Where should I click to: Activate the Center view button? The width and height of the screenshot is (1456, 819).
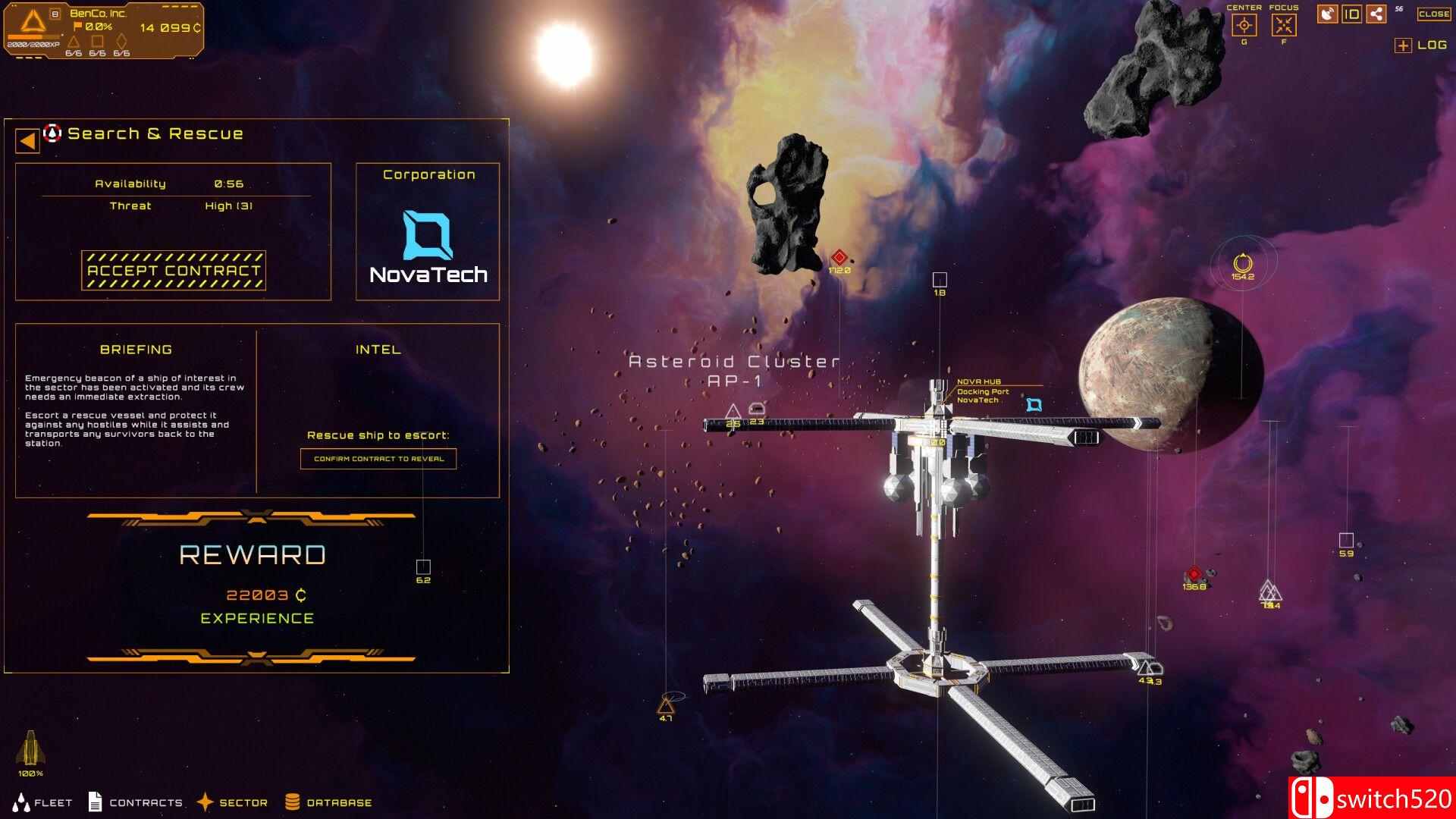1244,25
